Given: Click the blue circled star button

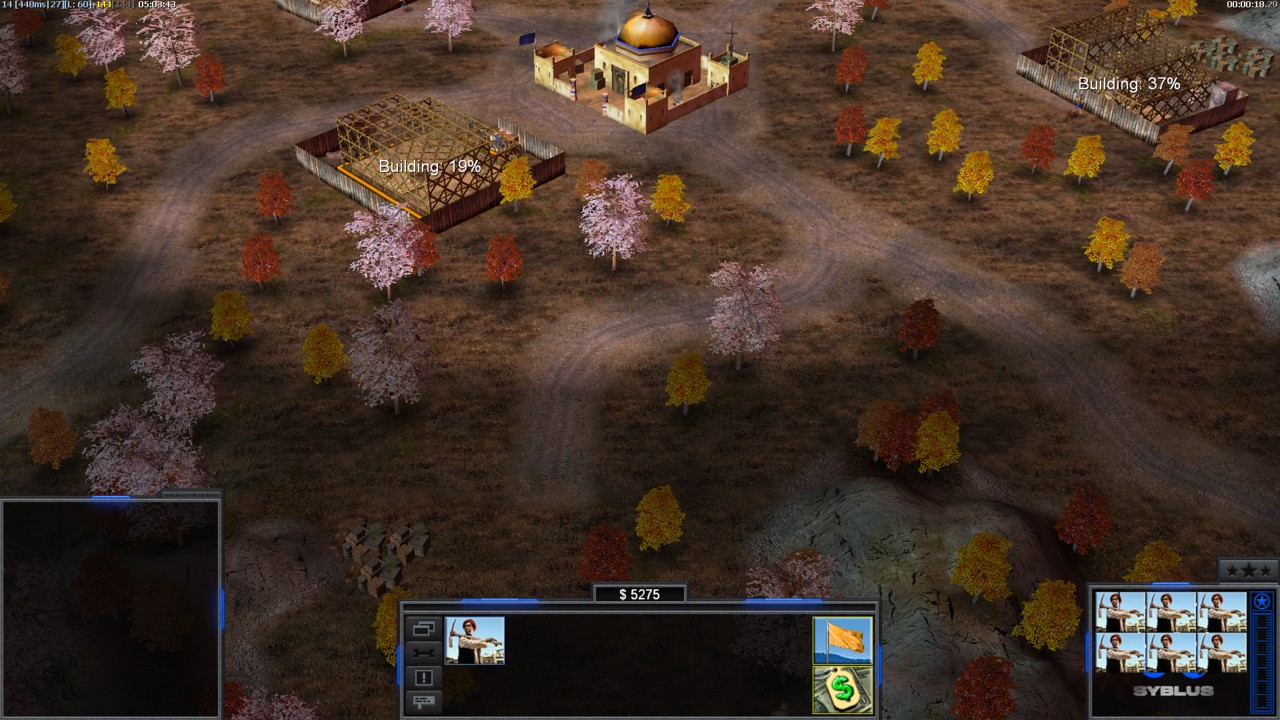Looking at the screenshot, I should click(1262, 602).
